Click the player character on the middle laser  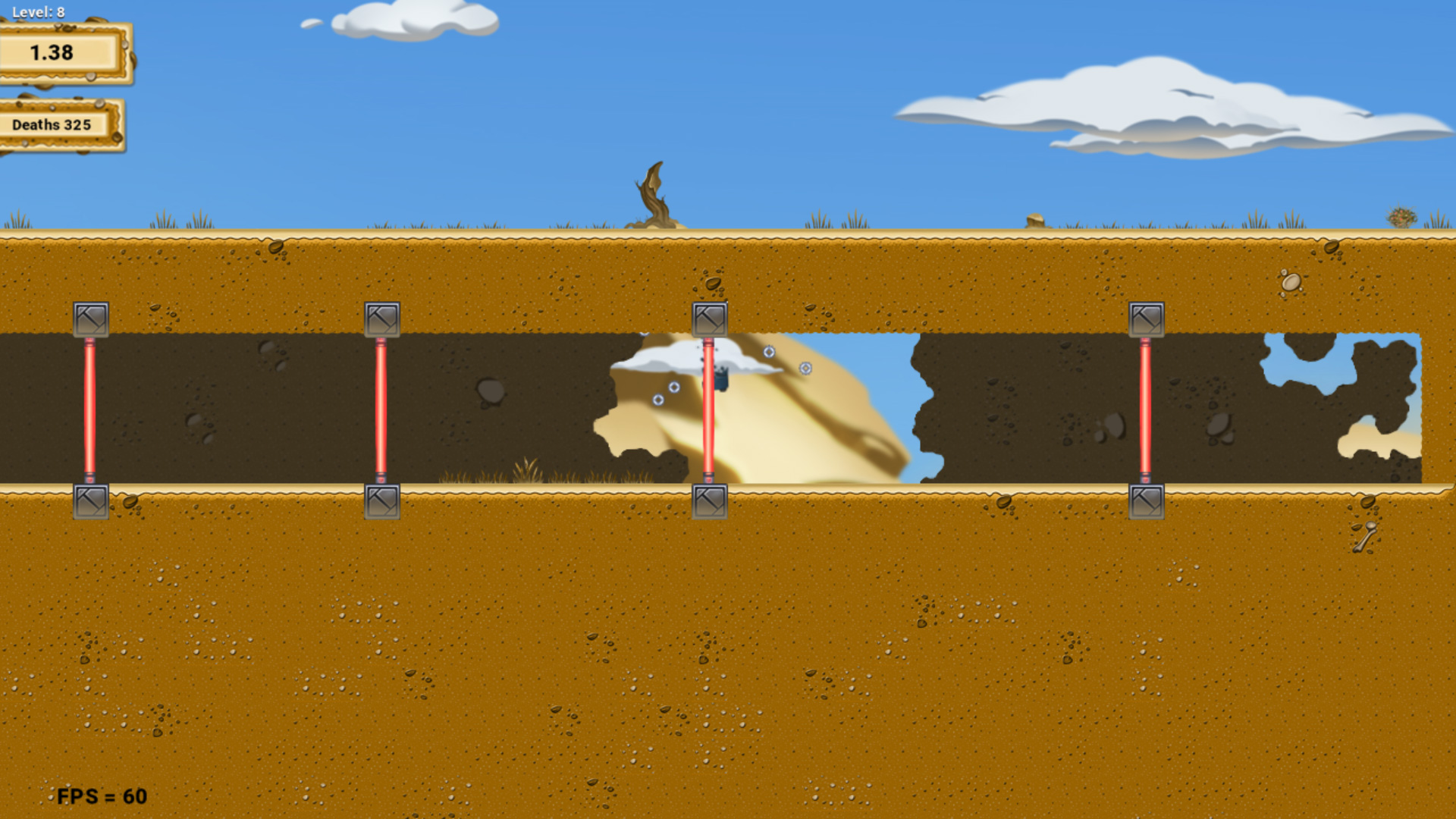[x=721, y=375]
